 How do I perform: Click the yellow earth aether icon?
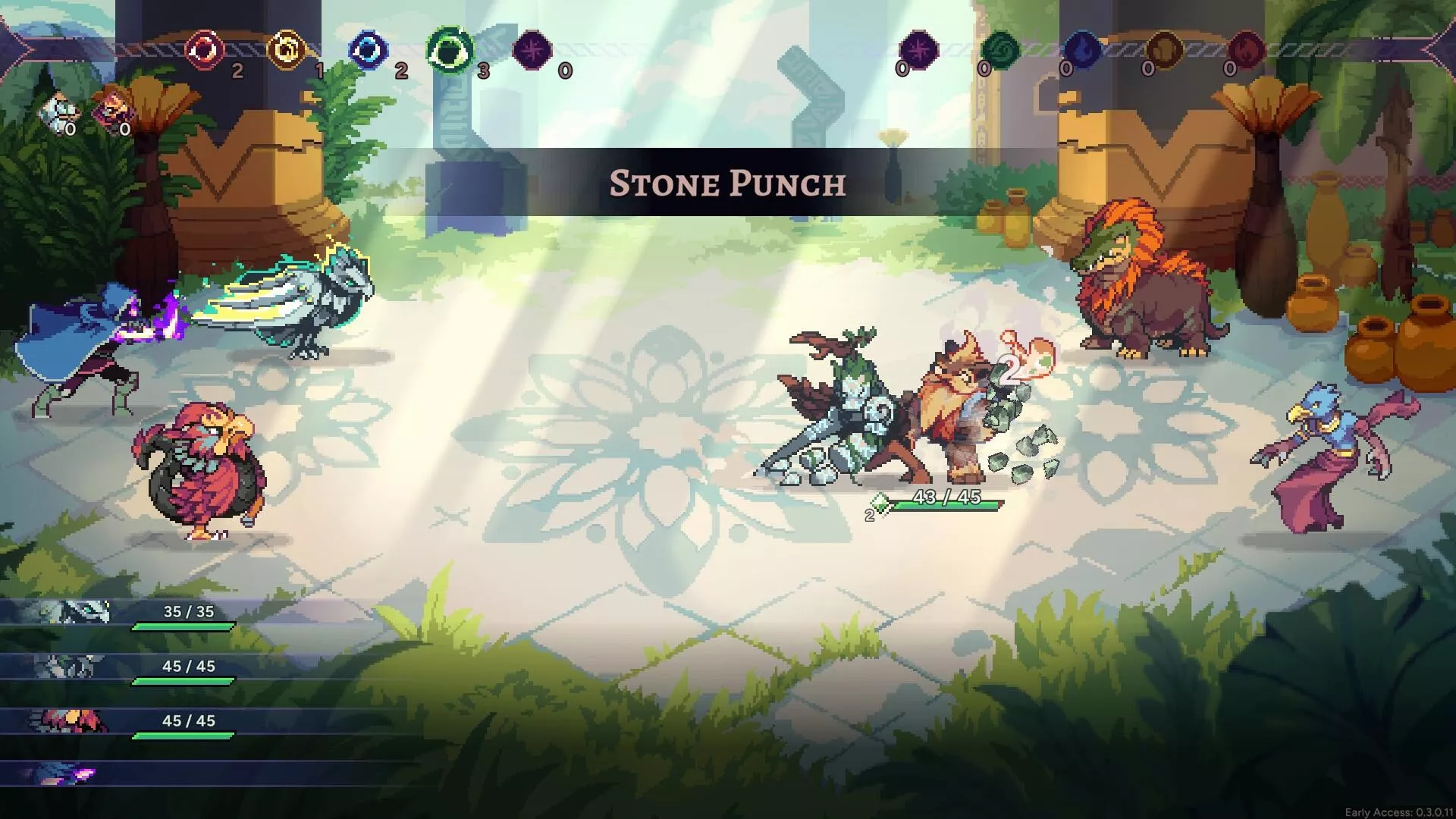[x=287, y=51]
